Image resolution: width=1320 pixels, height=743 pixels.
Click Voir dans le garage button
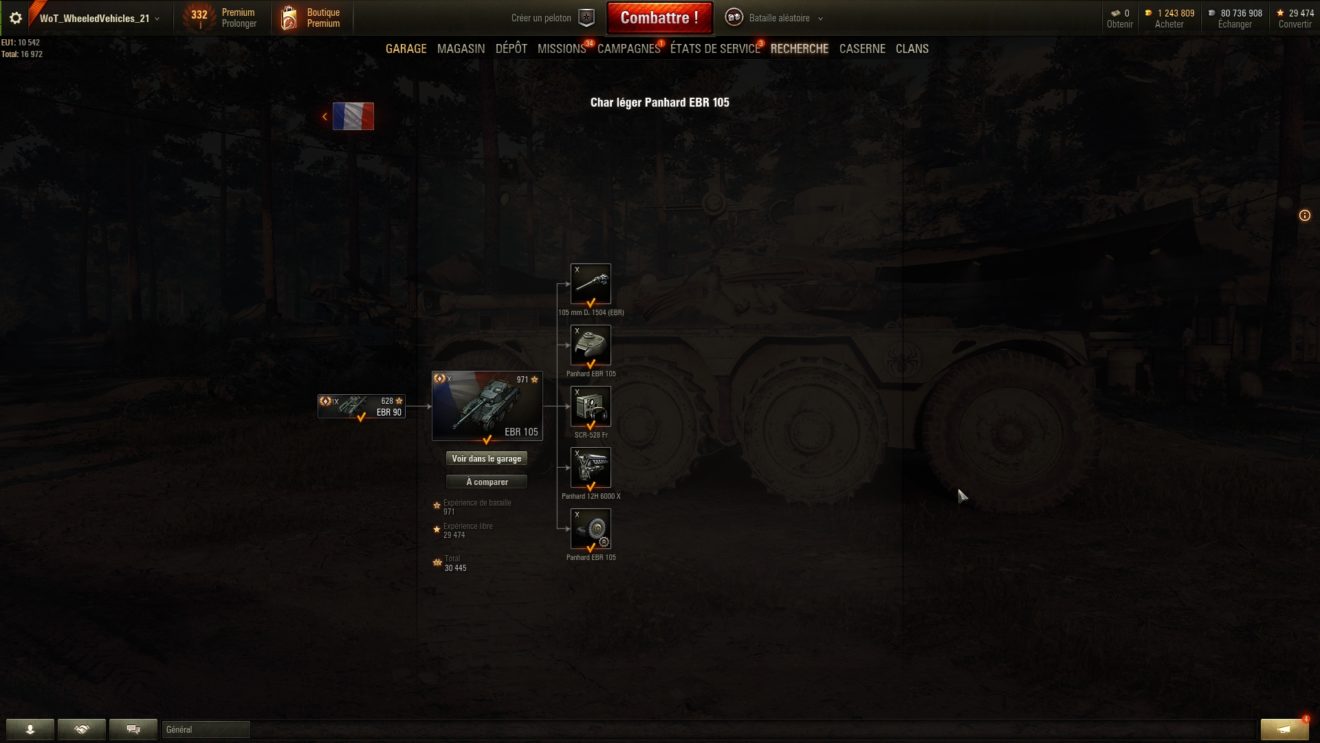tap(486, 458)
